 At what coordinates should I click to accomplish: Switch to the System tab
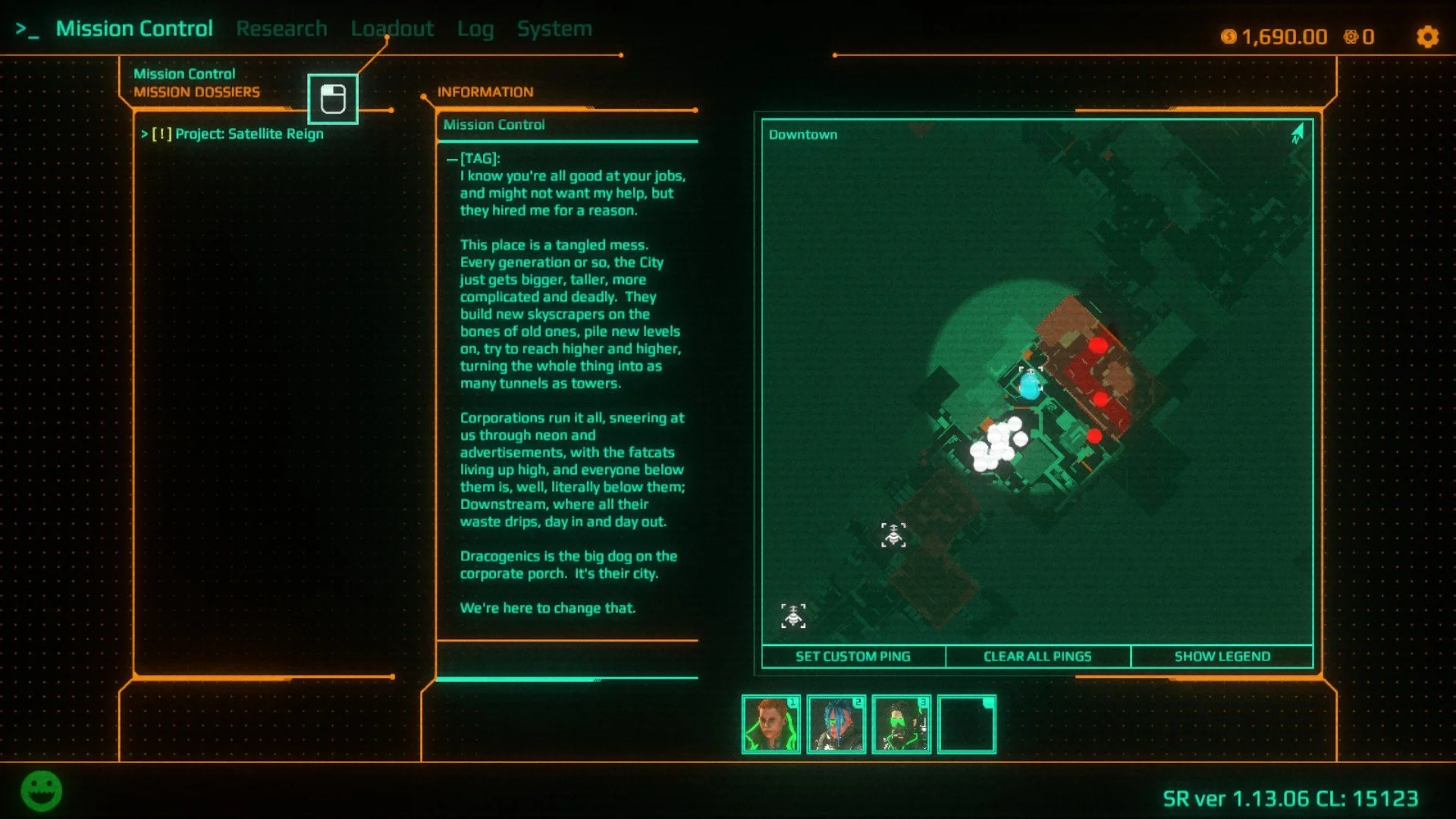(554, 29)
